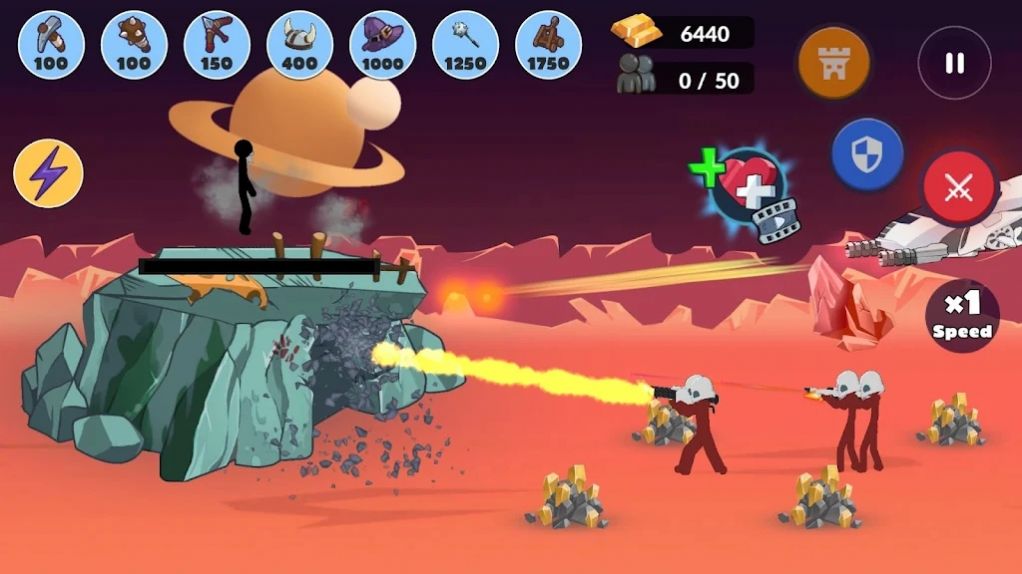The width and height of the screenshot is (1022, 574).
Task: Recruit the spiked club unit
Action: coord(134,45)
